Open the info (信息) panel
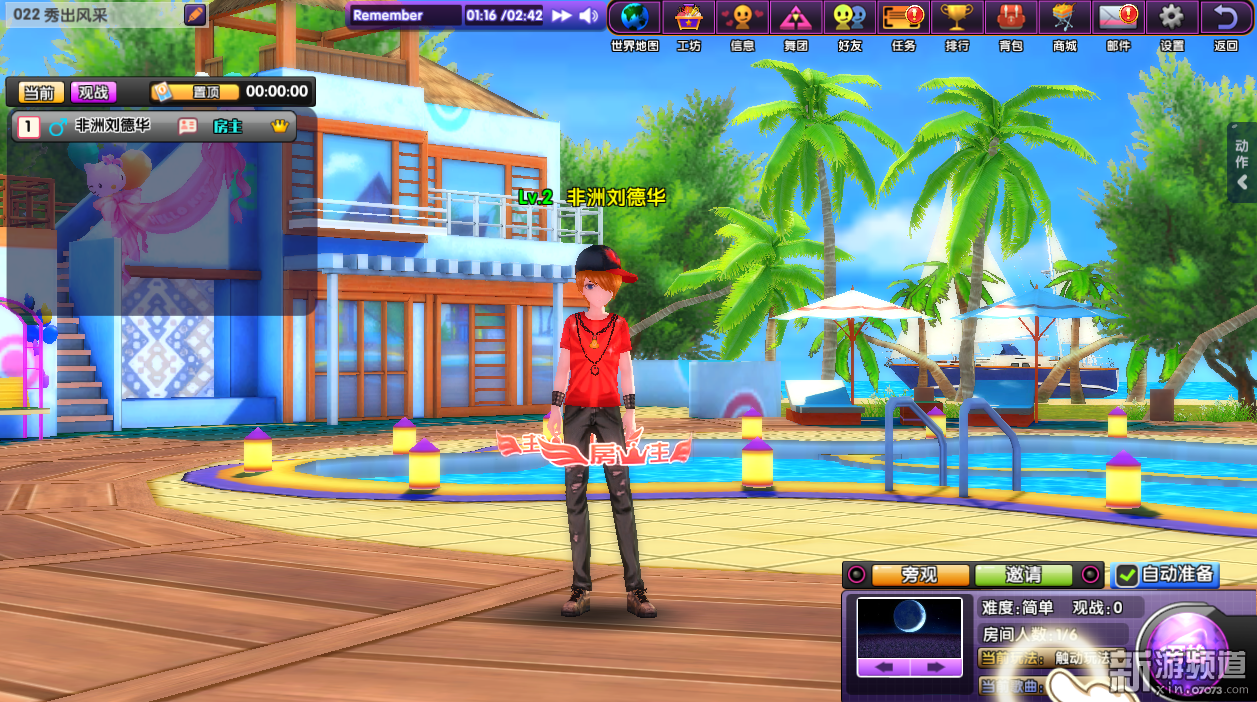Image resolution: width=1257 pixels, height=702 pixels. pos(742,18)
